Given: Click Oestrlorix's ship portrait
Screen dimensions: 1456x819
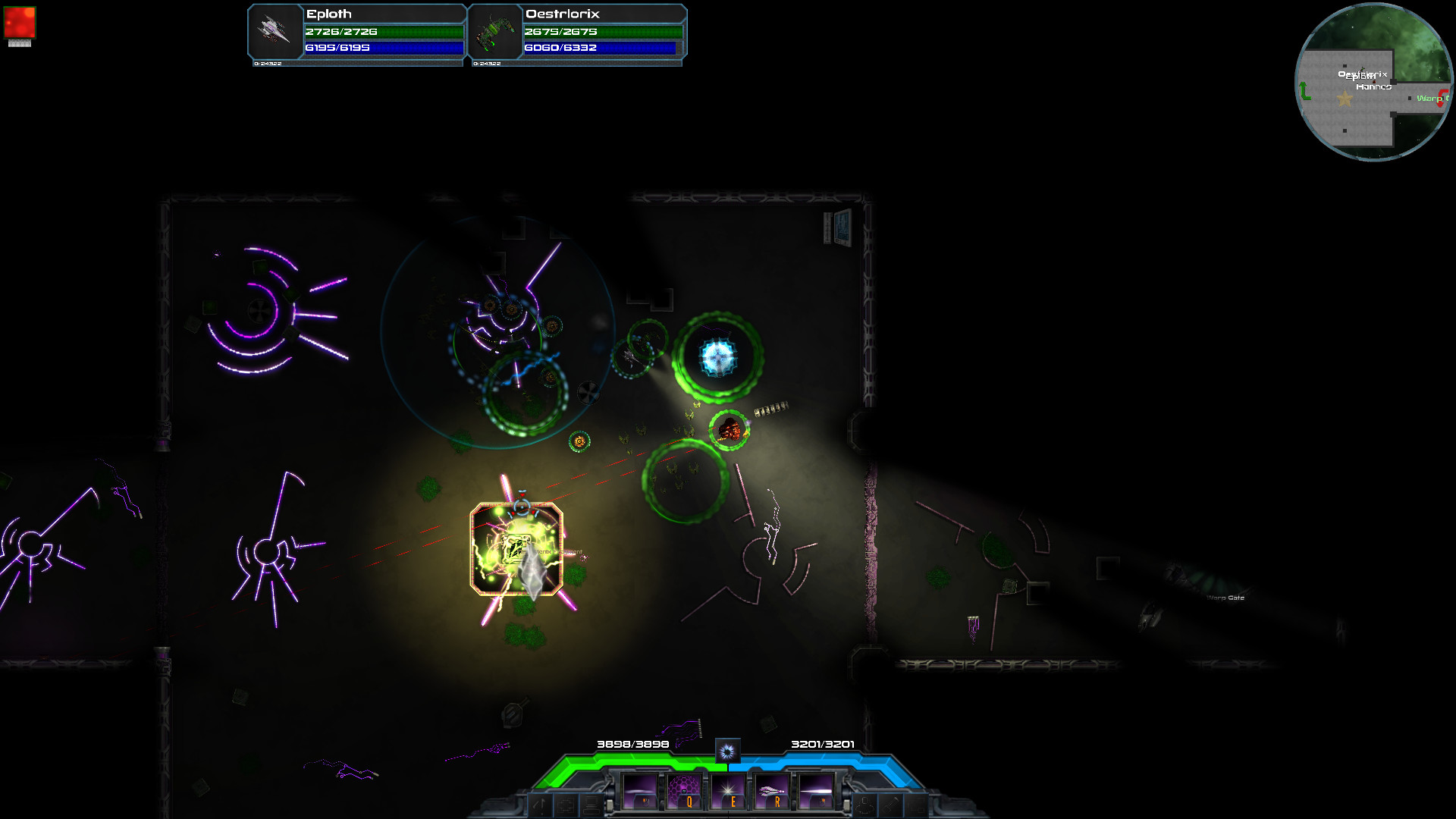Looking at the screenshot, I should coord(494,33).
